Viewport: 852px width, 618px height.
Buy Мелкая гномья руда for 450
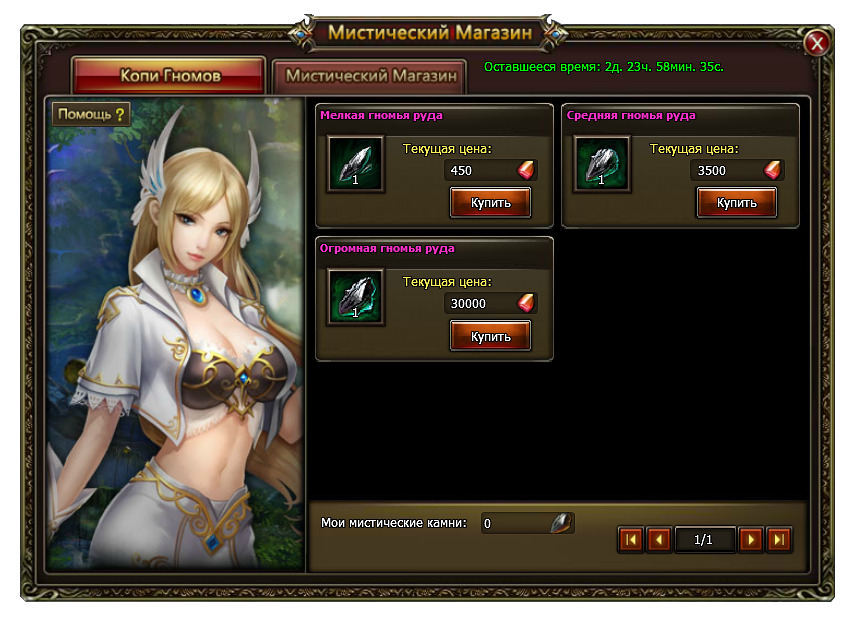490,202
